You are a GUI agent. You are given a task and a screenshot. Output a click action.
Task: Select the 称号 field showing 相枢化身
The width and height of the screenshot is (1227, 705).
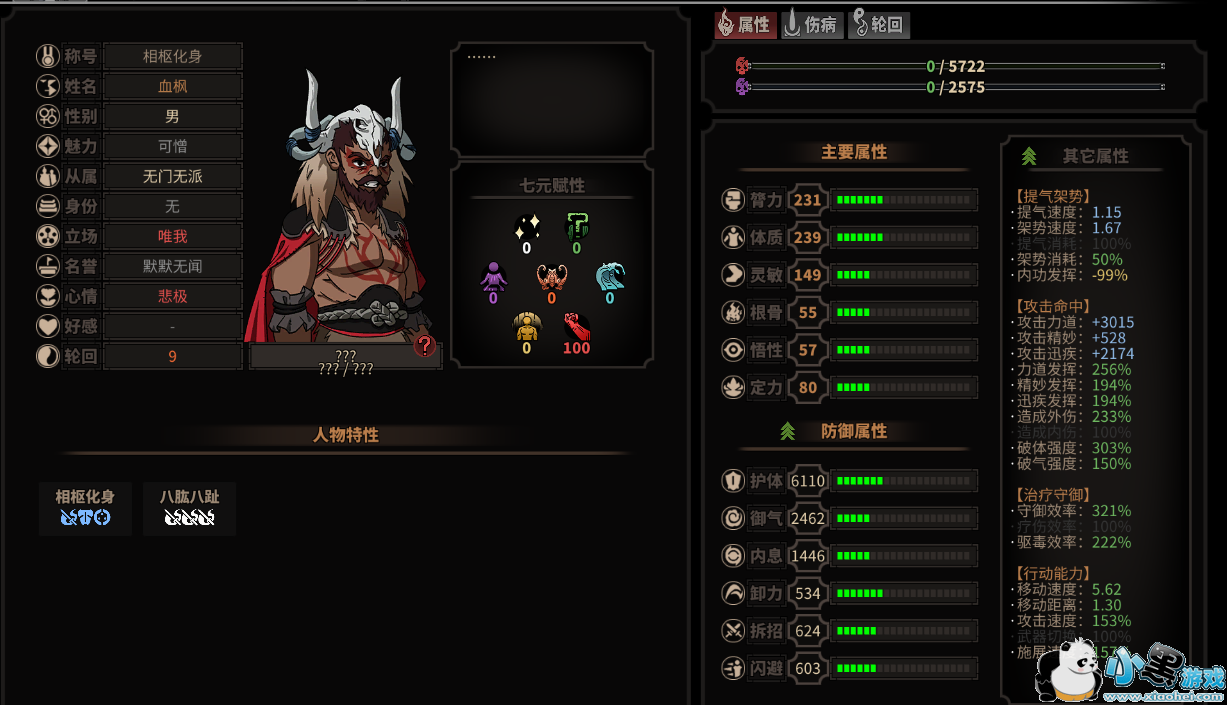[172, 57]
